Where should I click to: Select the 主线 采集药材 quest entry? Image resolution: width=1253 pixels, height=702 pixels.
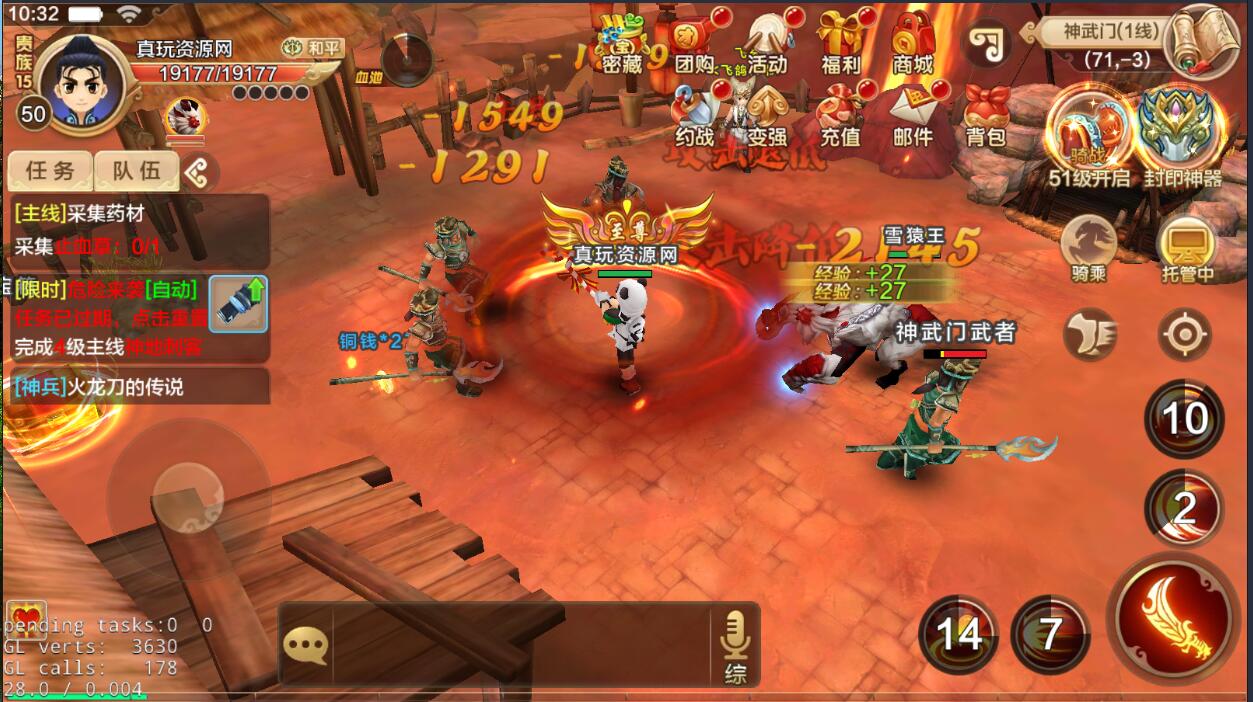pyautogui.click(x=140, y=230)
